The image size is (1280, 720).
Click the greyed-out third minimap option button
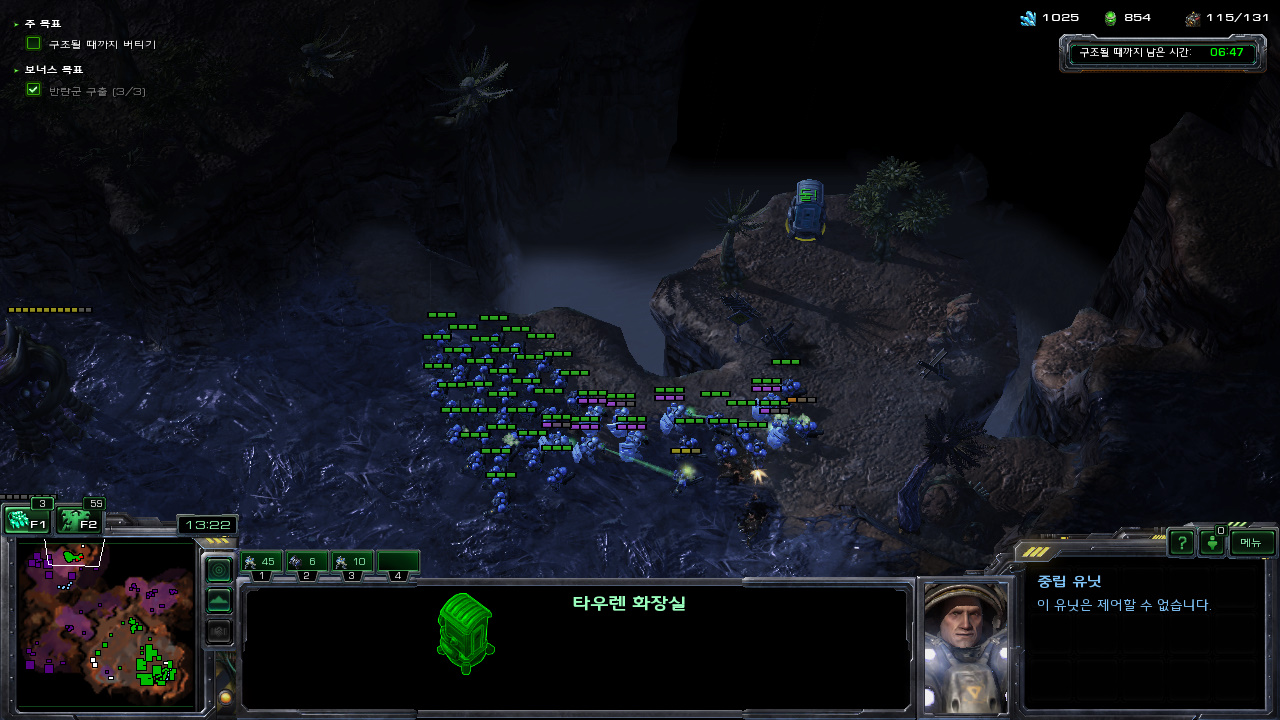219,631
